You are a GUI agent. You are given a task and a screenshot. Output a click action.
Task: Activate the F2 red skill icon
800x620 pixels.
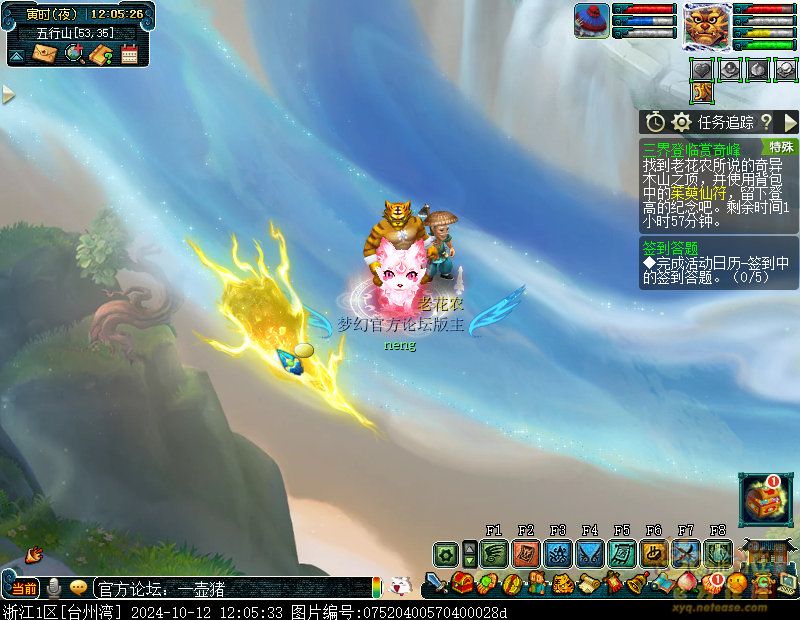point(526,553)
